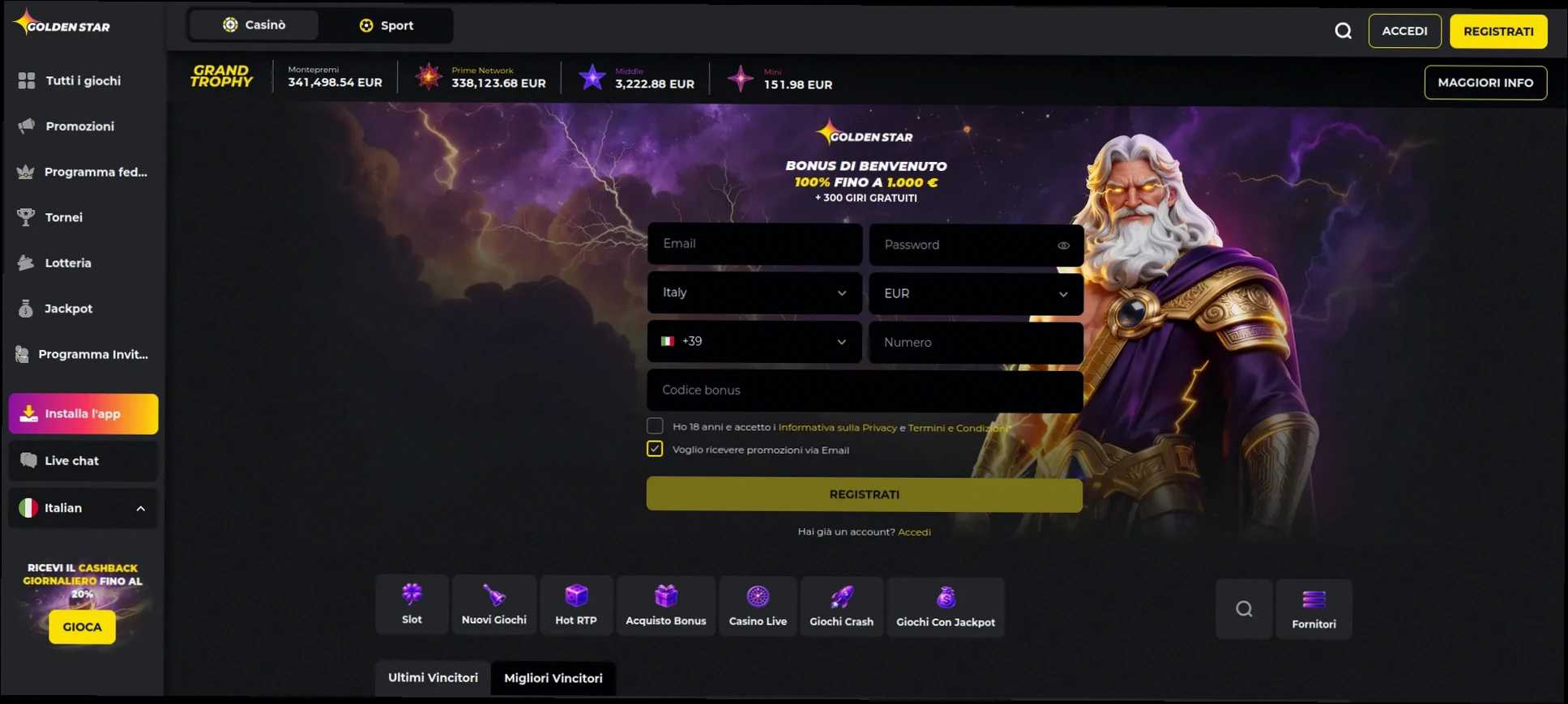Open the Hot RTP games section
1568x704 pixels.
(576, 604)
